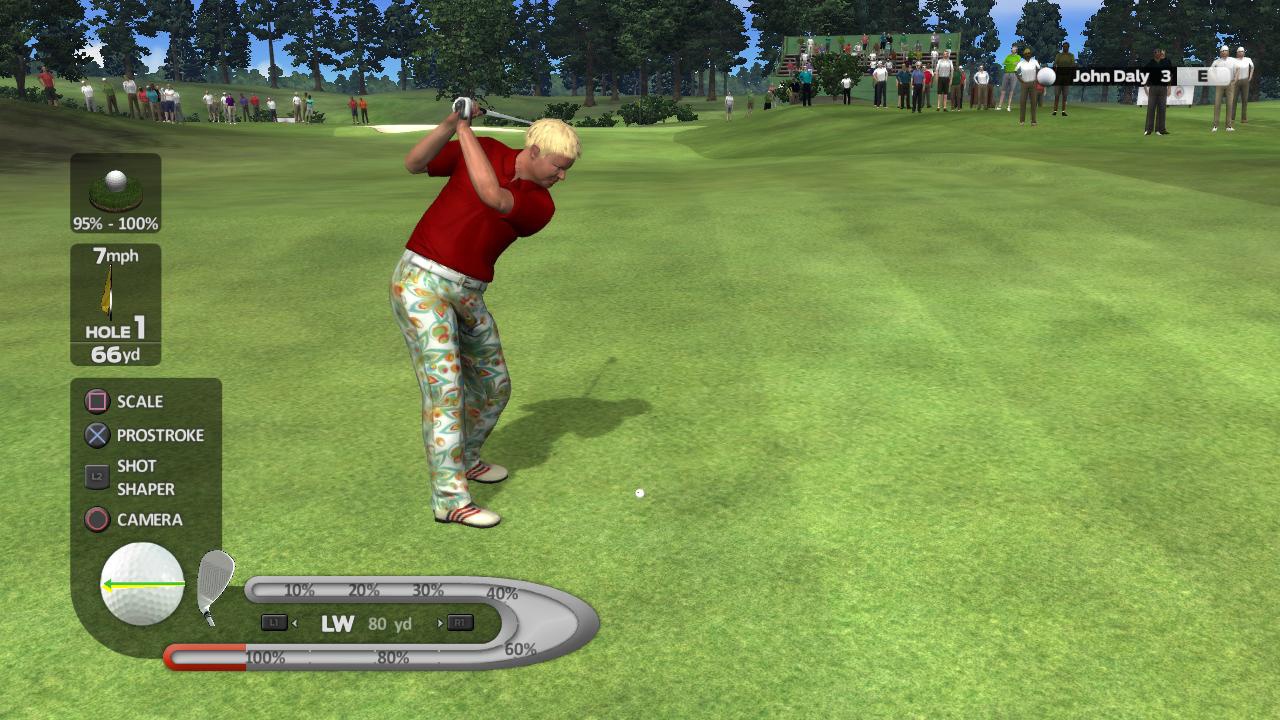
Task: Toggle SHOT SHAPER using the L2 icon
Action: tap(96, 477)
